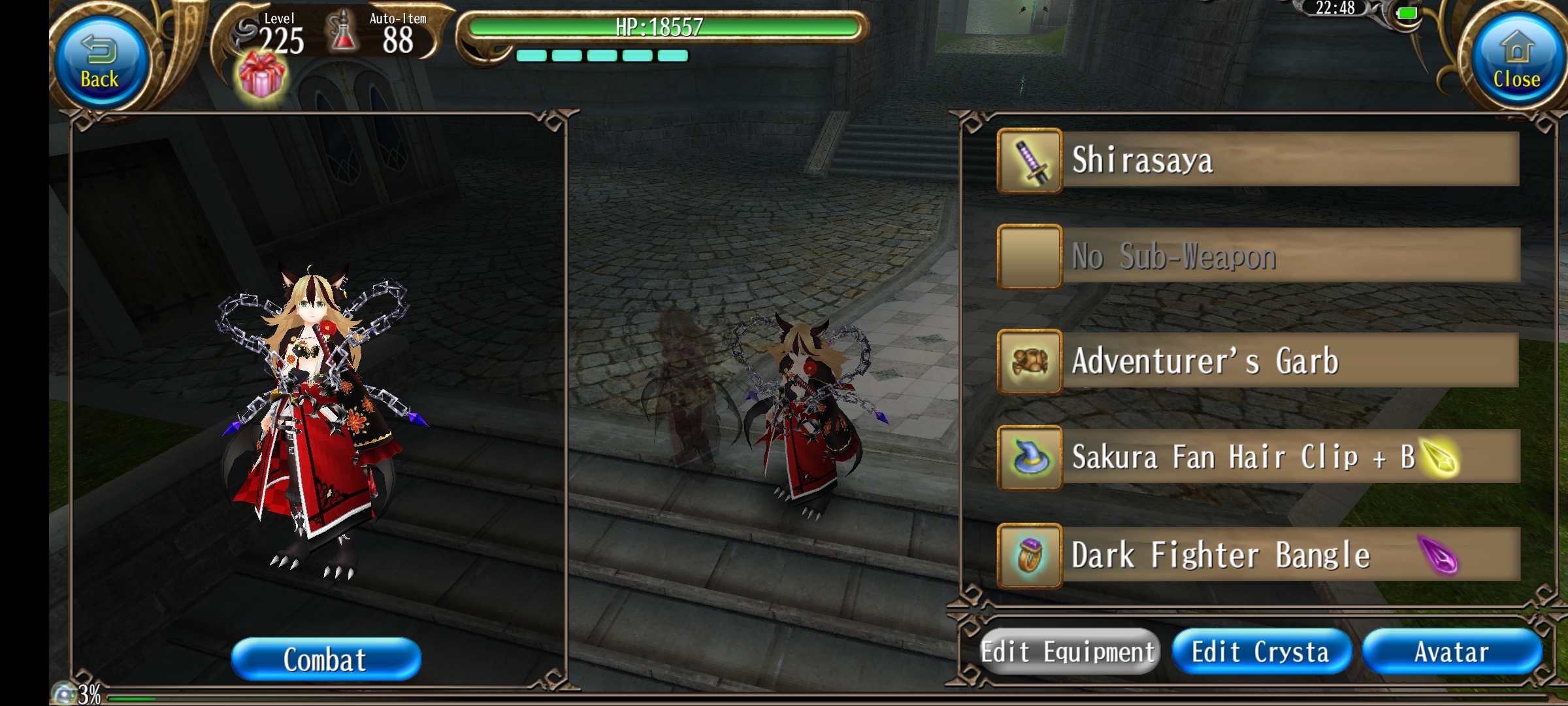Open the Avatar view
This screenshot has height=706, width=1568.
coord(1452,652)
